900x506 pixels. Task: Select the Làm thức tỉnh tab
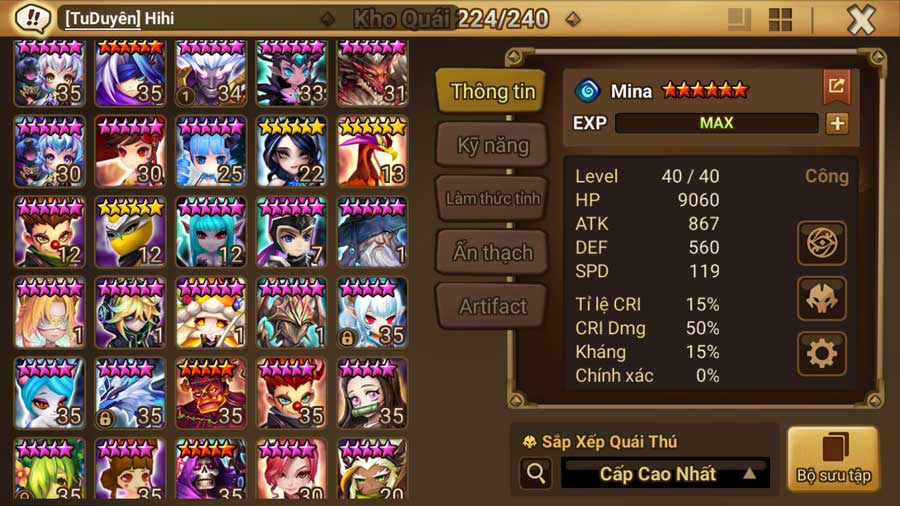tap(492, 198)
